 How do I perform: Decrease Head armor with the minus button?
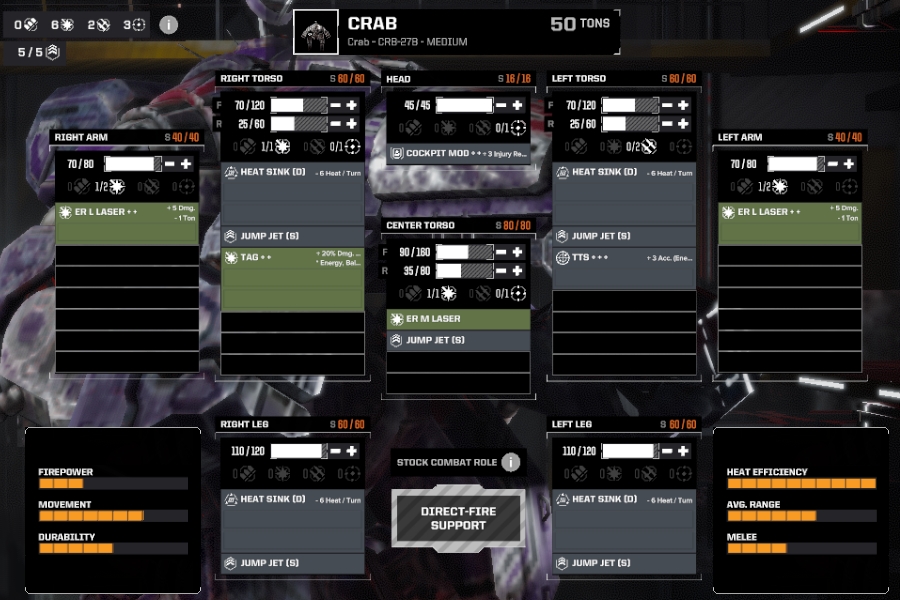click(501, 105)
